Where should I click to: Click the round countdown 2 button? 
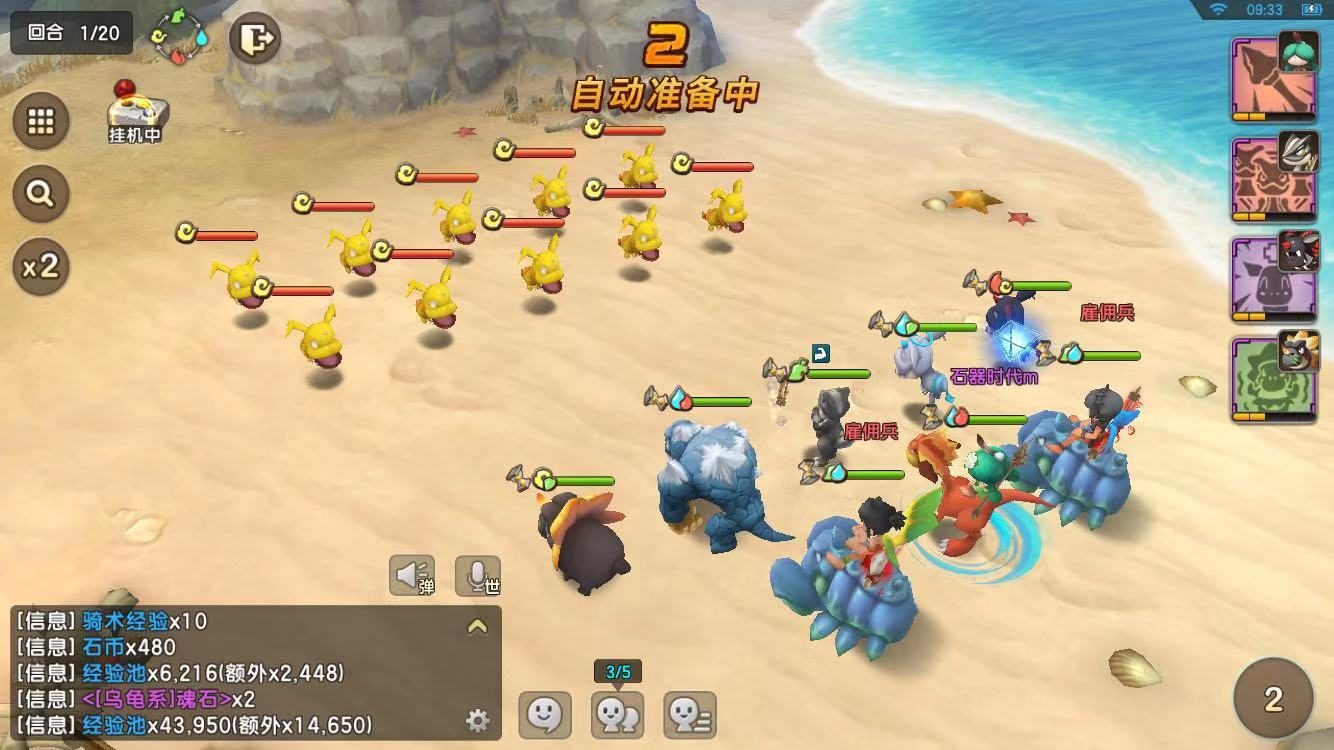(x=1273, y=698)
